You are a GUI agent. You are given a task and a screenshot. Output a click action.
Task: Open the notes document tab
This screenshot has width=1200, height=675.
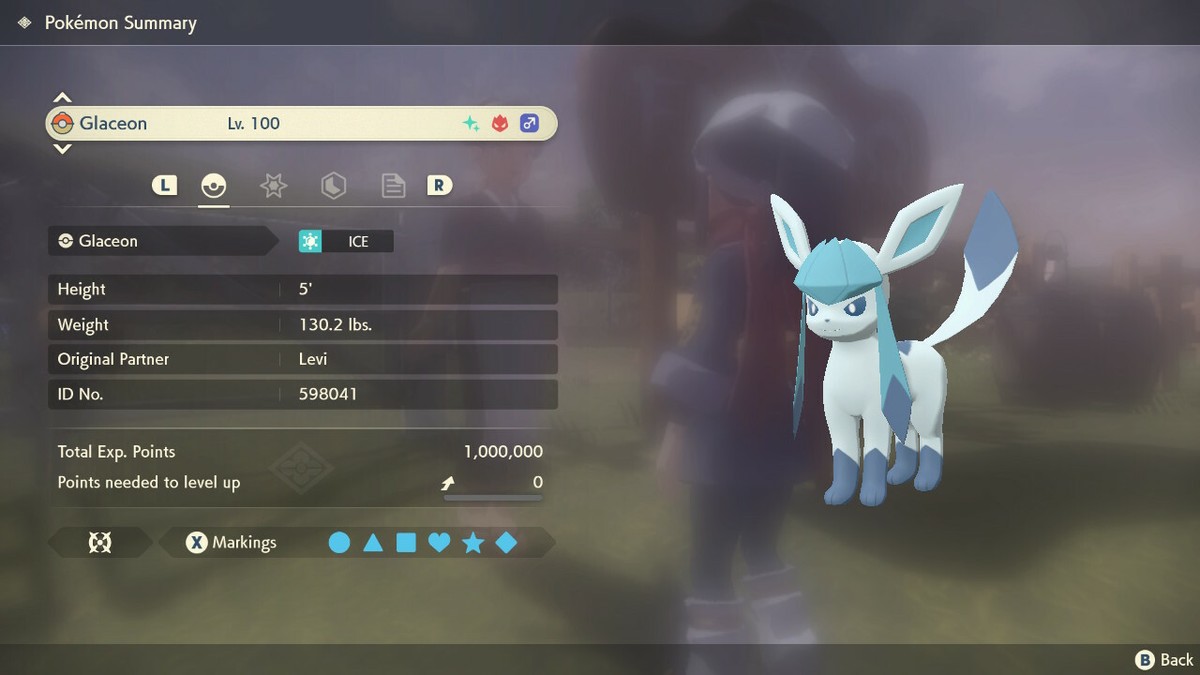click(393, 185)
